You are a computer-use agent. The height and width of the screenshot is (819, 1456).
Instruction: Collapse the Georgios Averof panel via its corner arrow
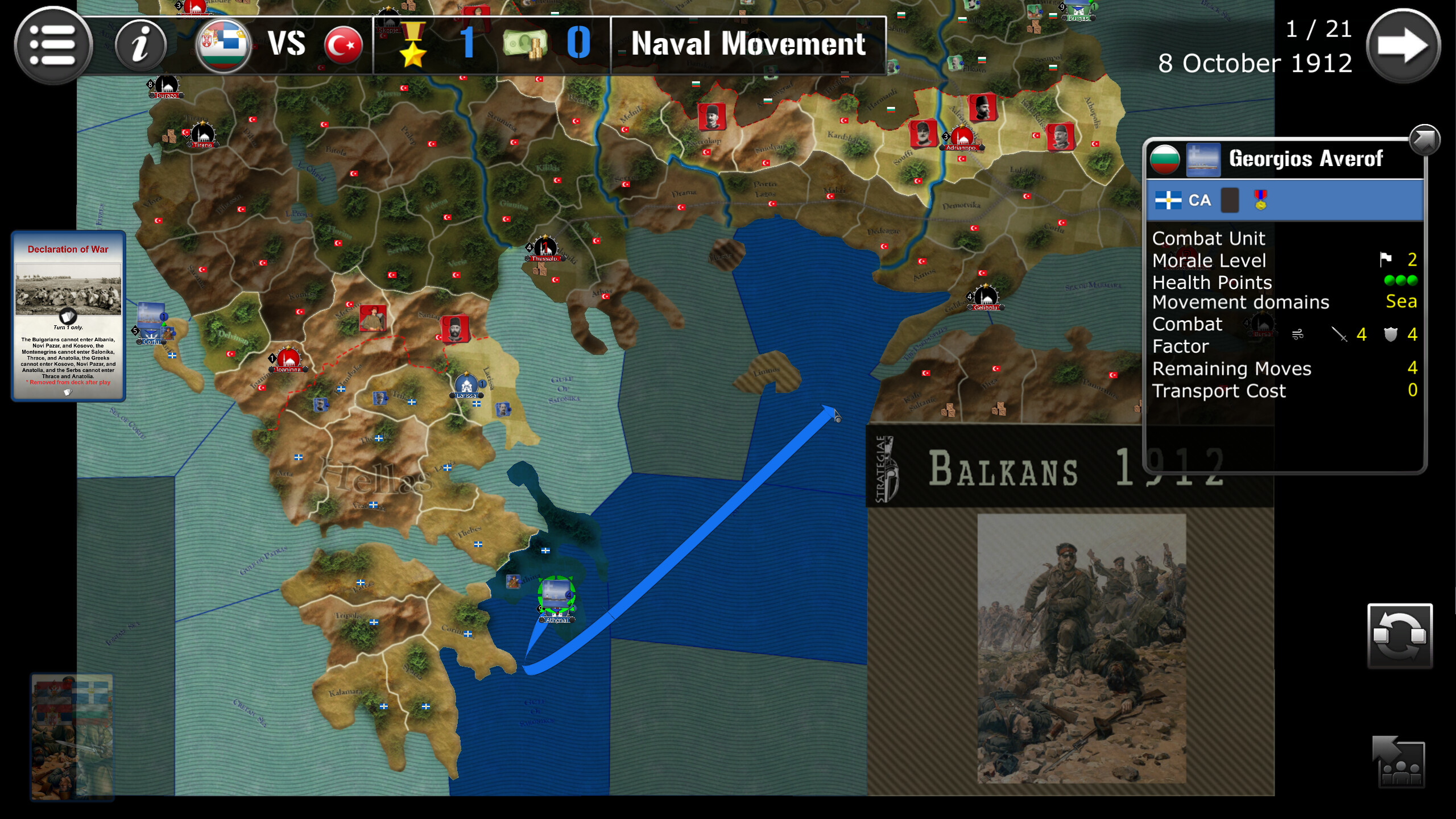[x=1424, y=139]
